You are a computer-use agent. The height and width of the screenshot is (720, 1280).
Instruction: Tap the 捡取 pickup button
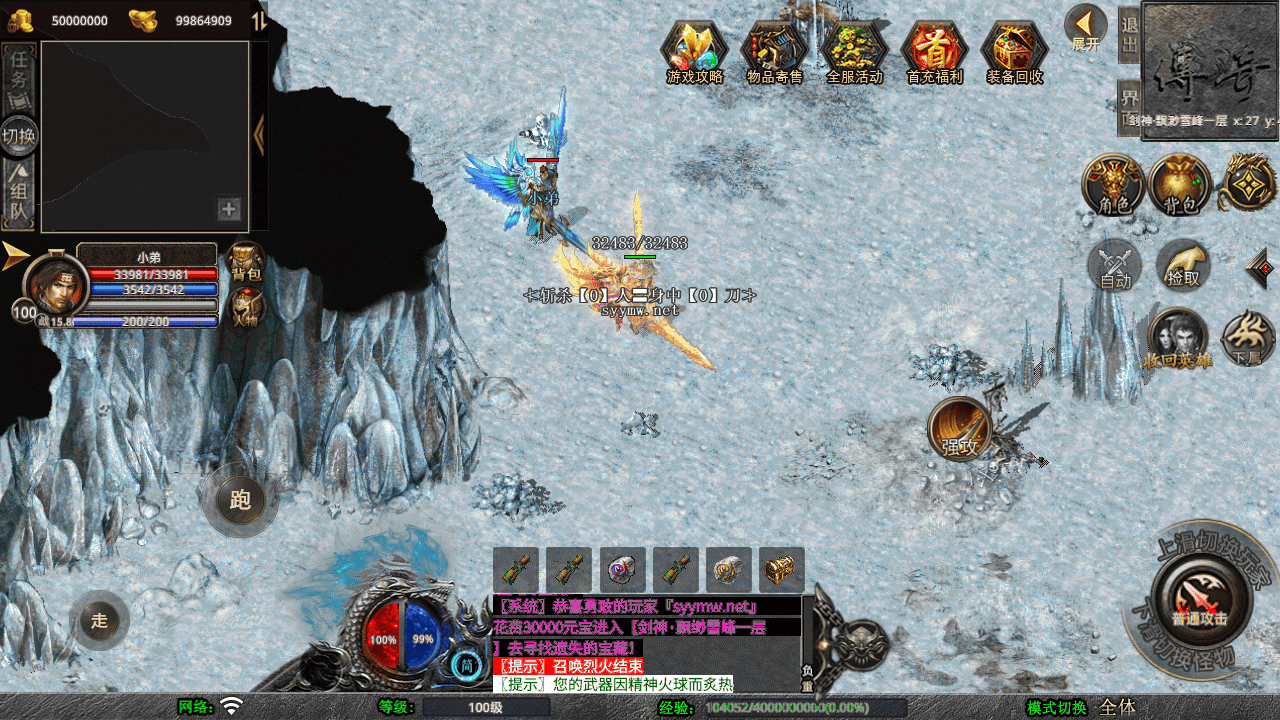[1183, 265]
